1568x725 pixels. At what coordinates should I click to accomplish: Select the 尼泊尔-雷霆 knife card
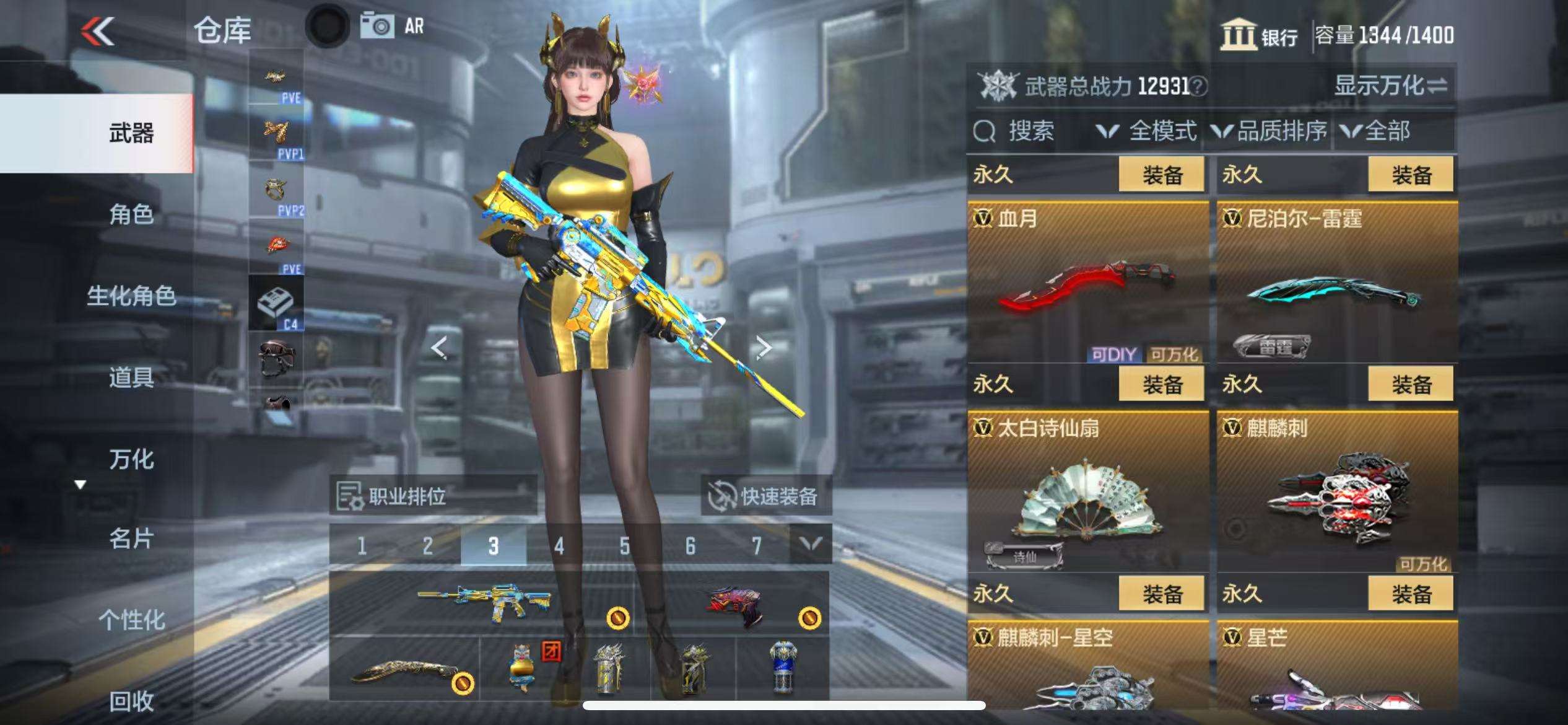tap(1337, 283)
